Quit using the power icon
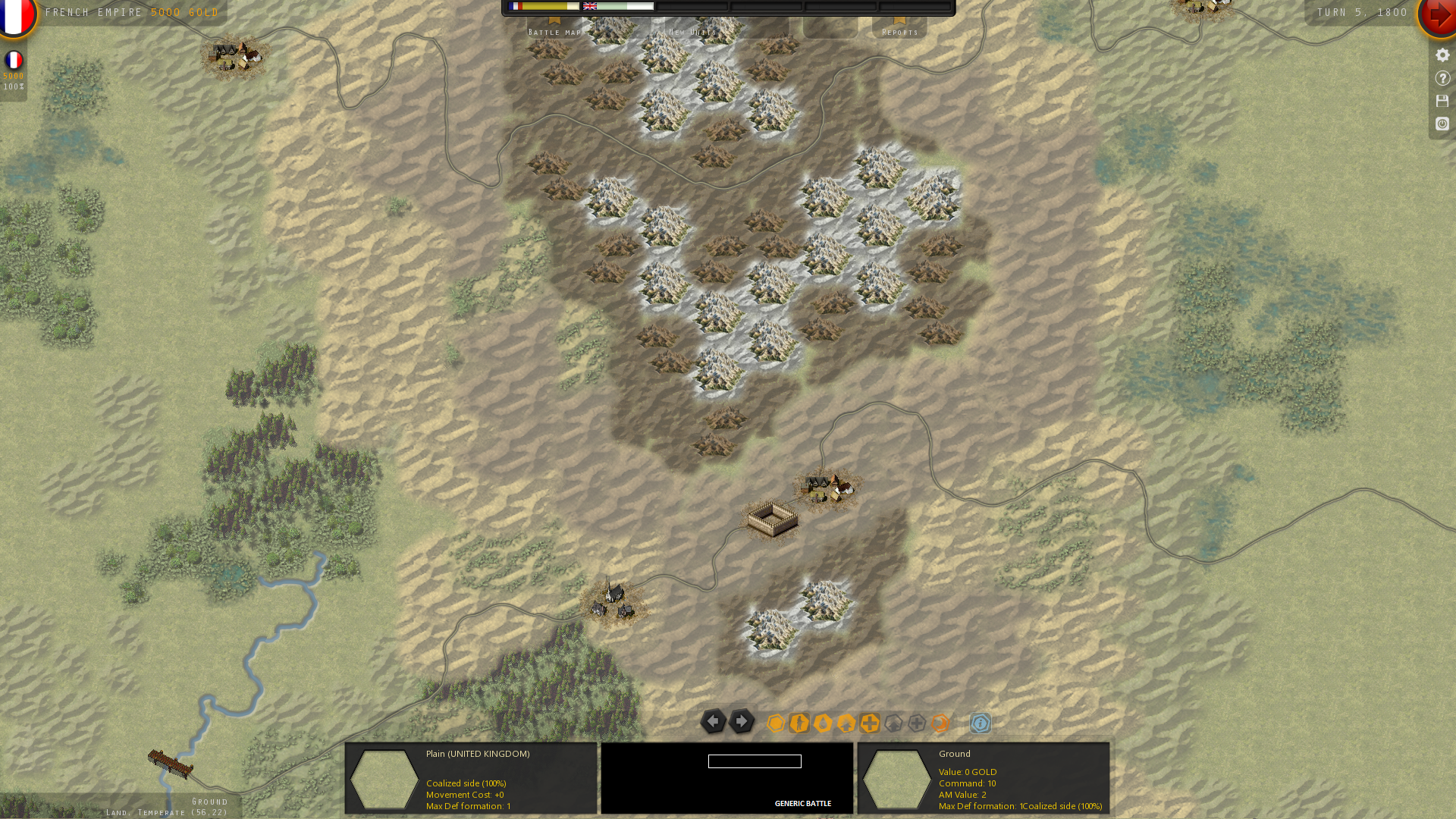This screenshot has height=819, width=1456. point(1442,124)
